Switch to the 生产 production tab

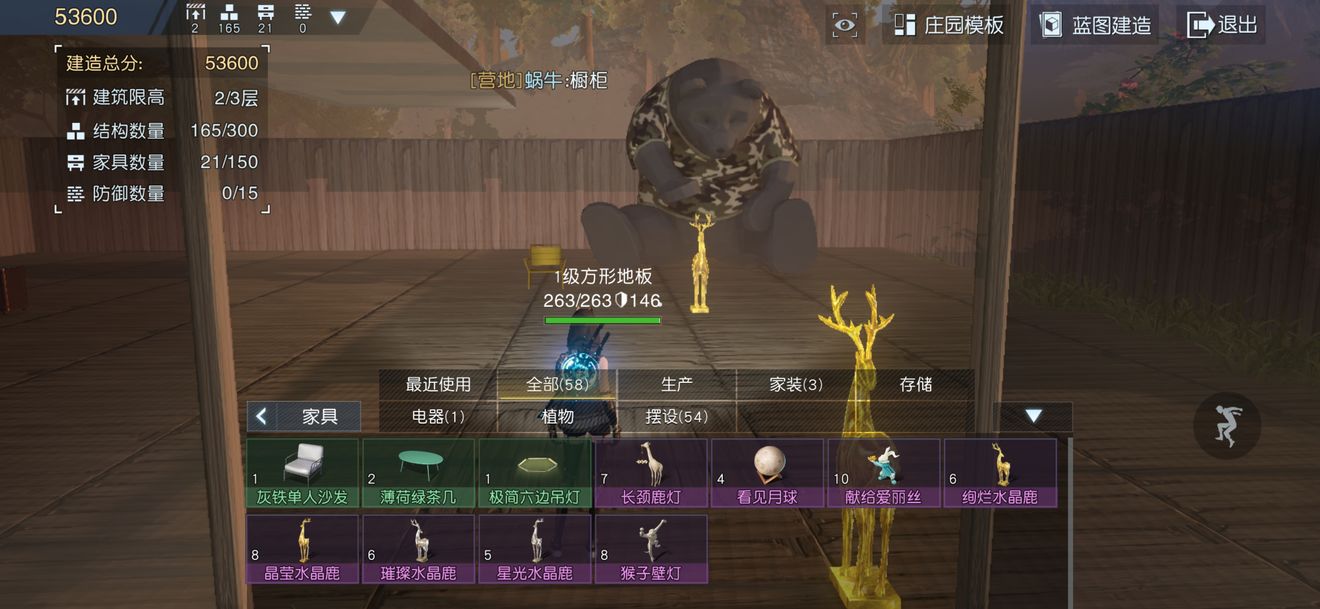click(x=677, y=384)
